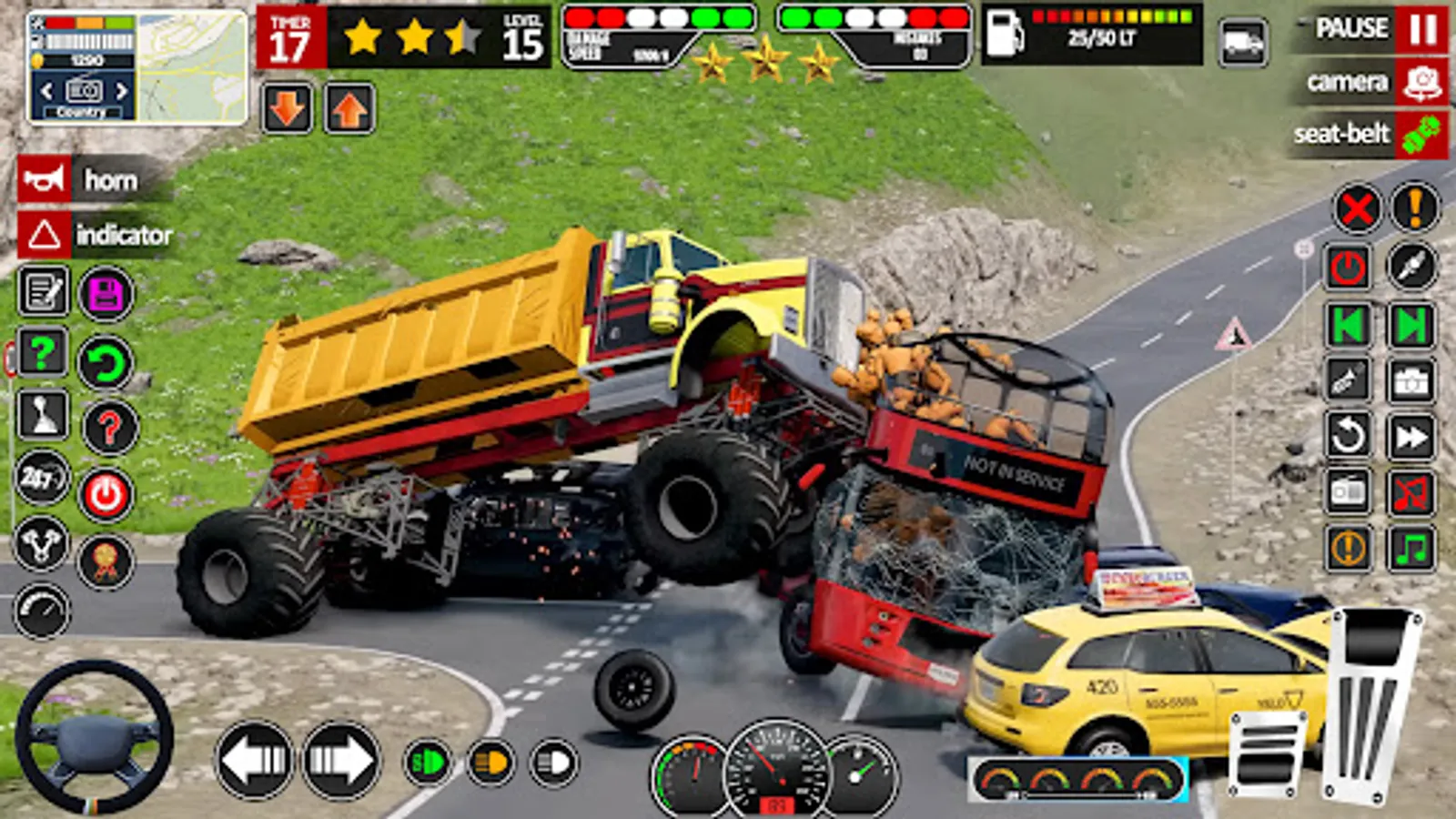This screenshot has height=819, width=1456.
Task: Click the achievements medal ribbon icon
Action: 105,561
